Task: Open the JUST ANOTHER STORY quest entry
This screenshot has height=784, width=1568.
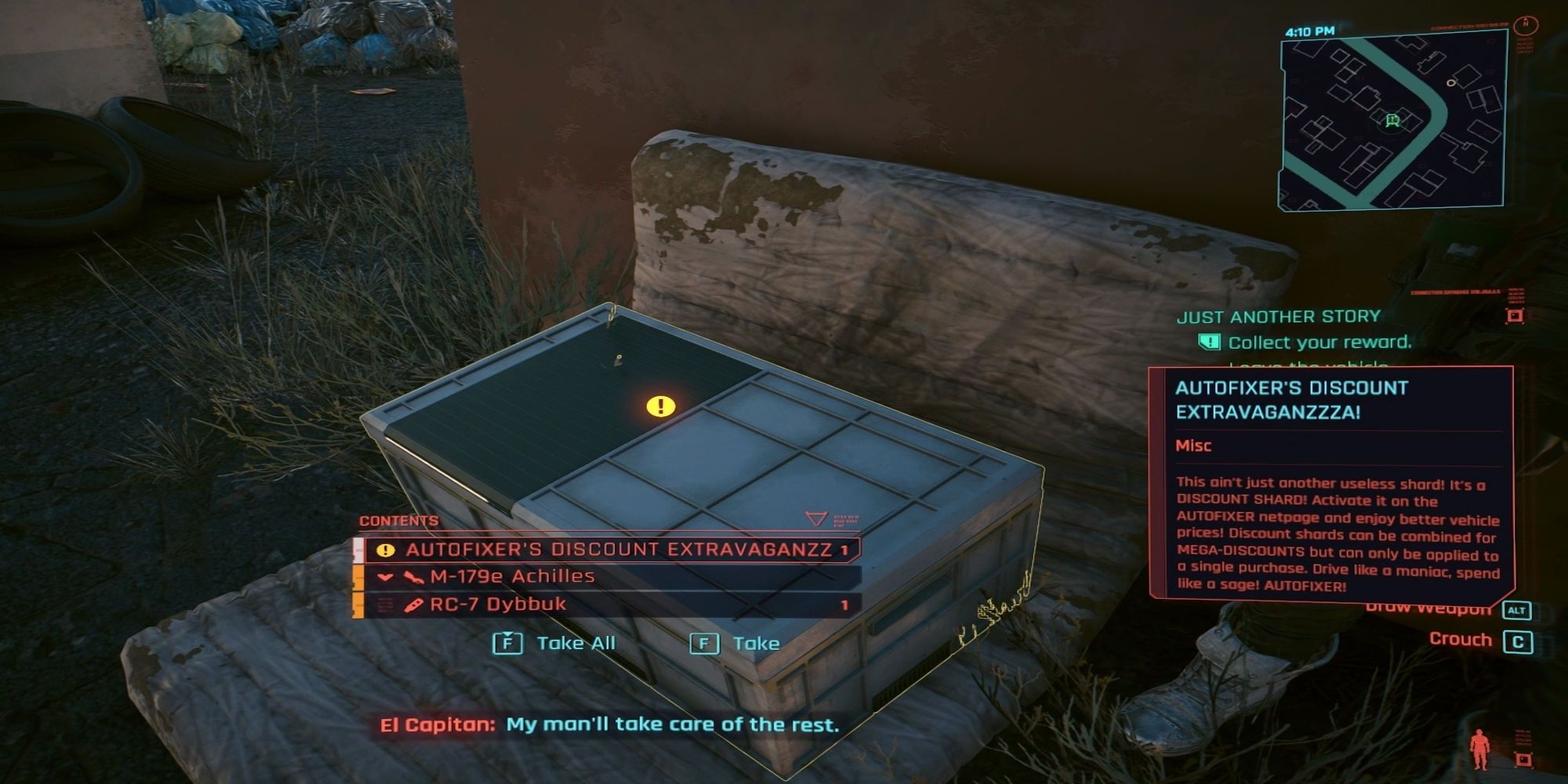Action: tap(1278, 317)
